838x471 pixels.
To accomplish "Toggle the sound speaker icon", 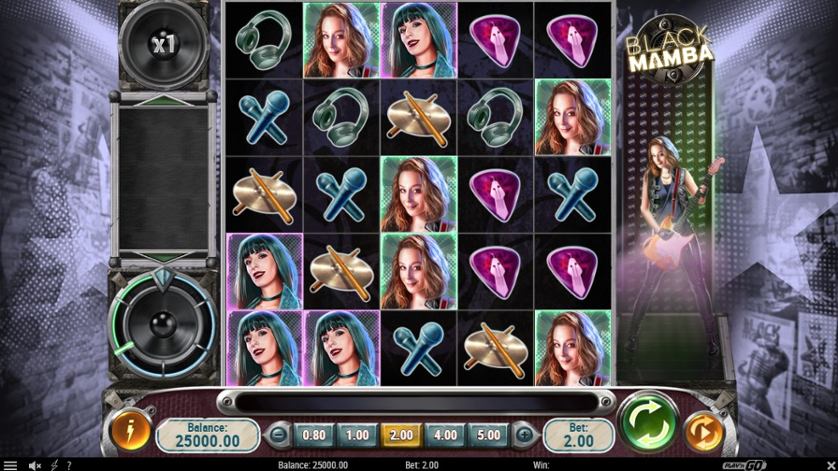I will [35, 465].
